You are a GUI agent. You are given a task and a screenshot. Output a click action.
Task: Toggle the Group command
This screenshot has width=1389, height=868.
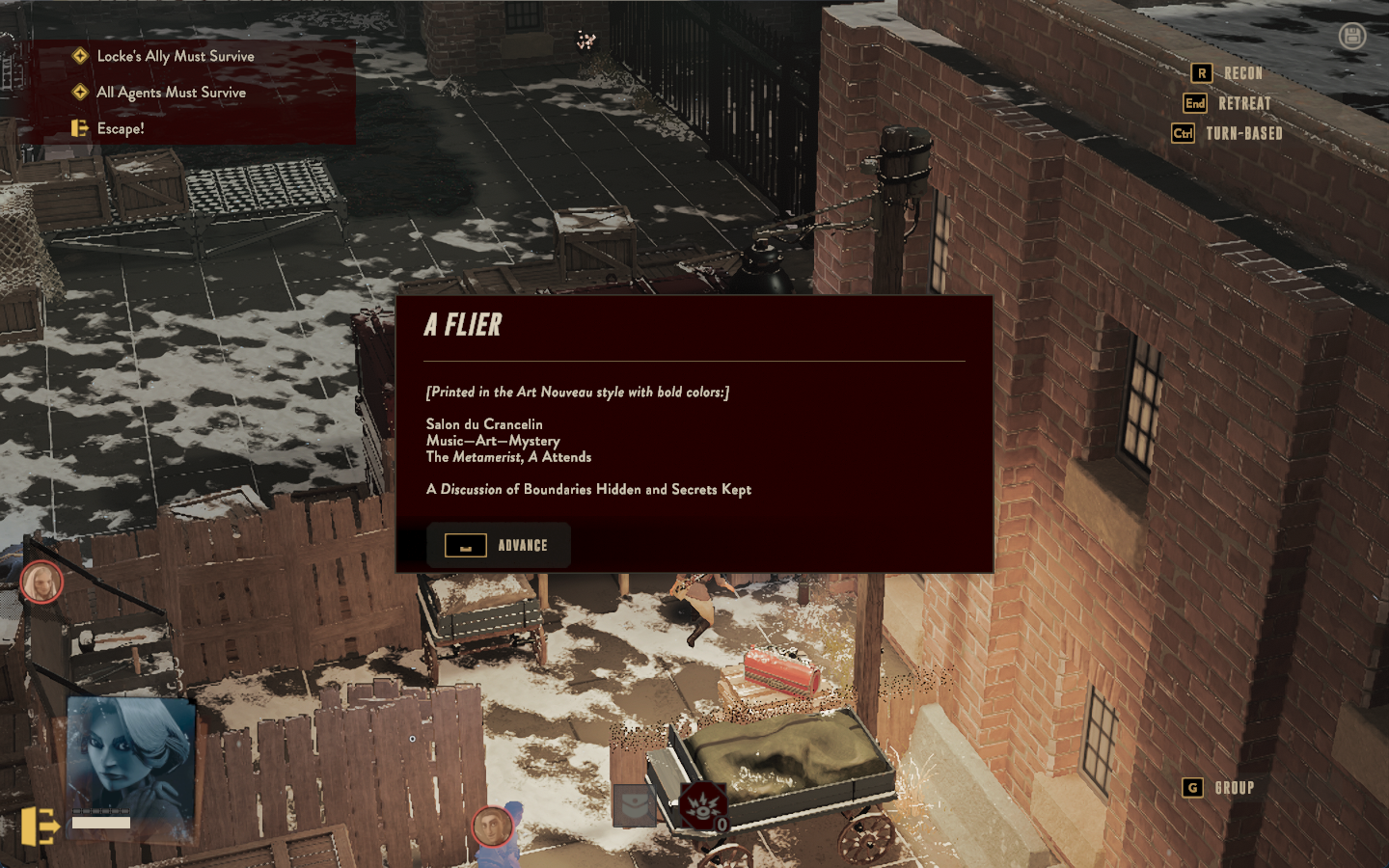coord(1219,788)
